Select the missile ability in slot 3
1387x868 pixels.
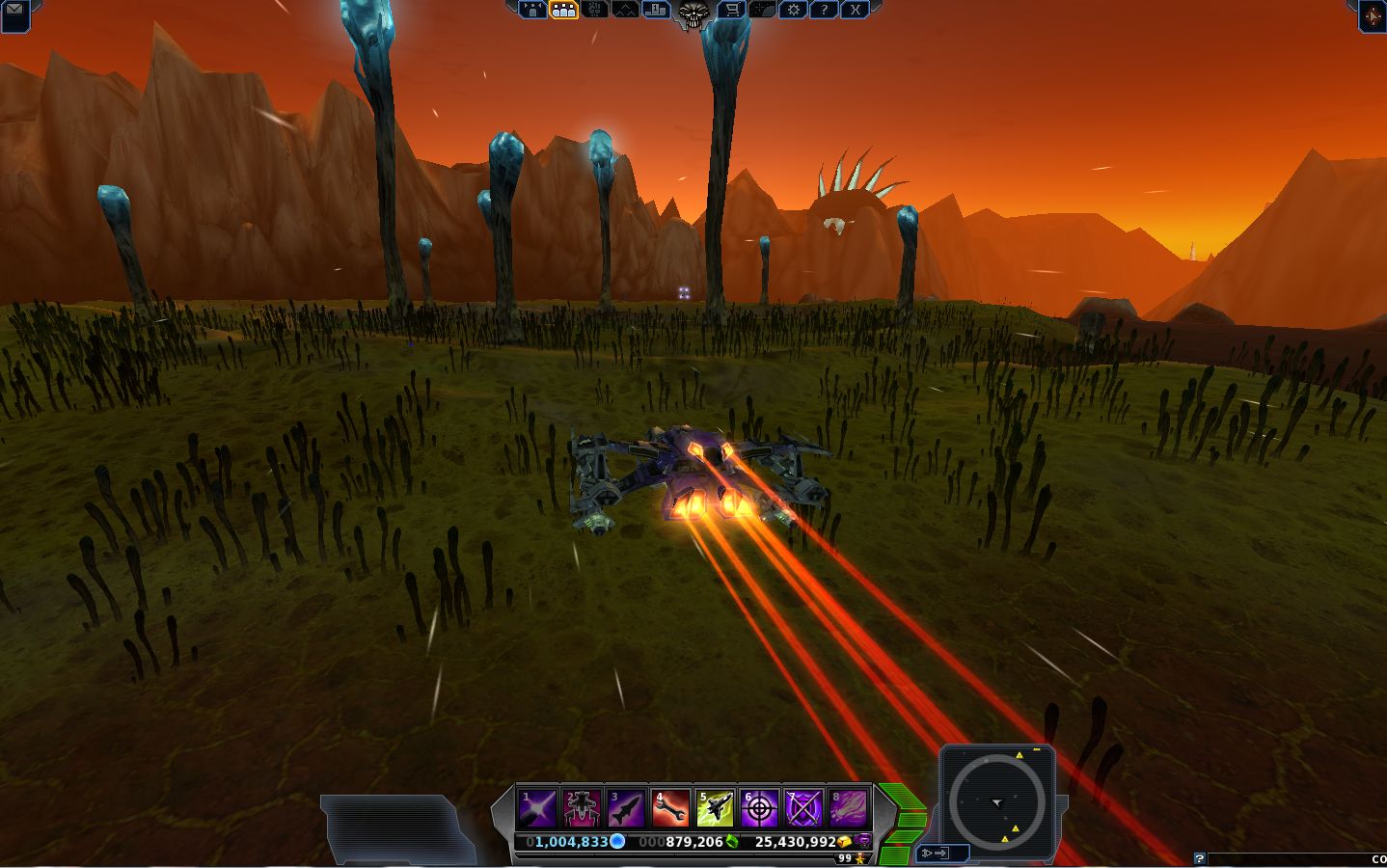[x=626, y=808]
